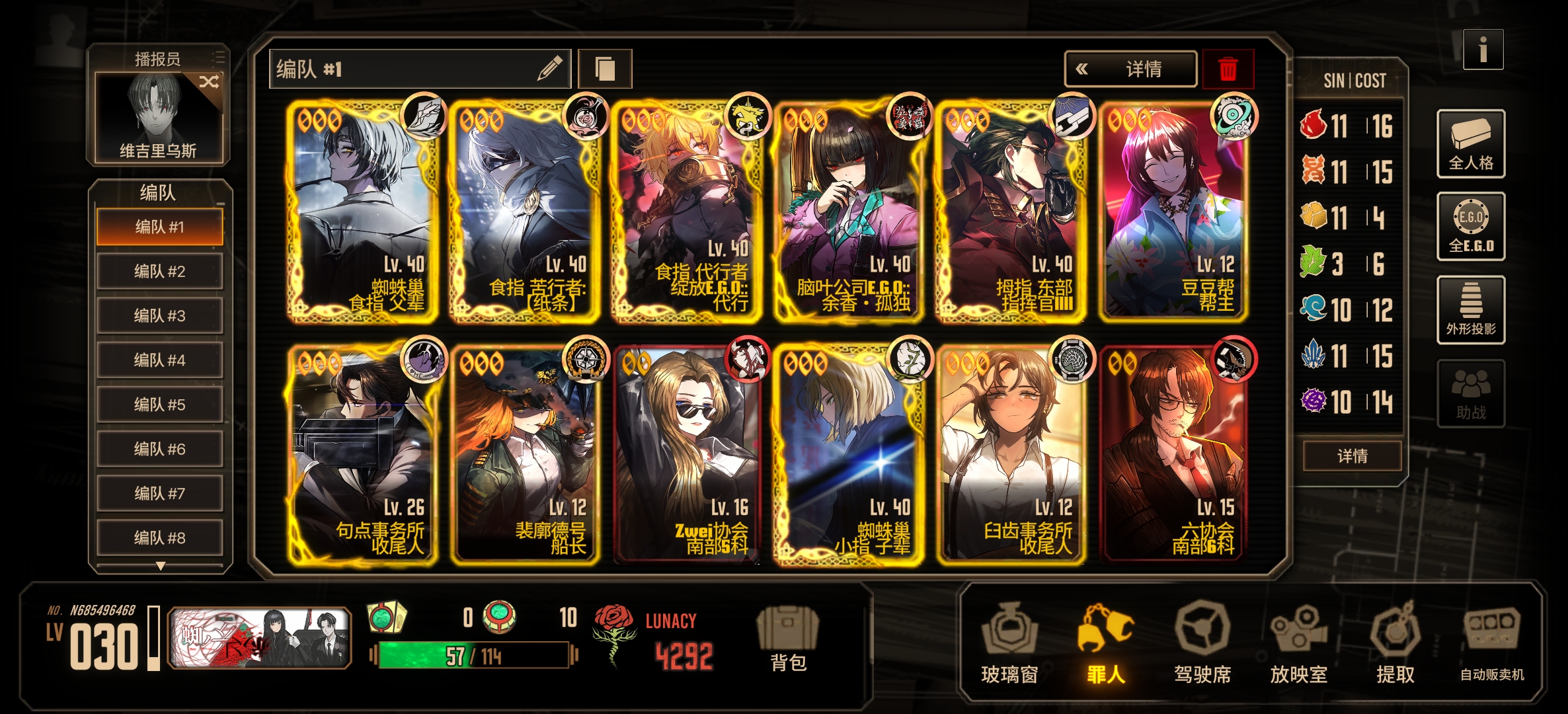1568x714 pixels.
Task: Copy the formation using the duplicate icon
Action: pos(605,69)
